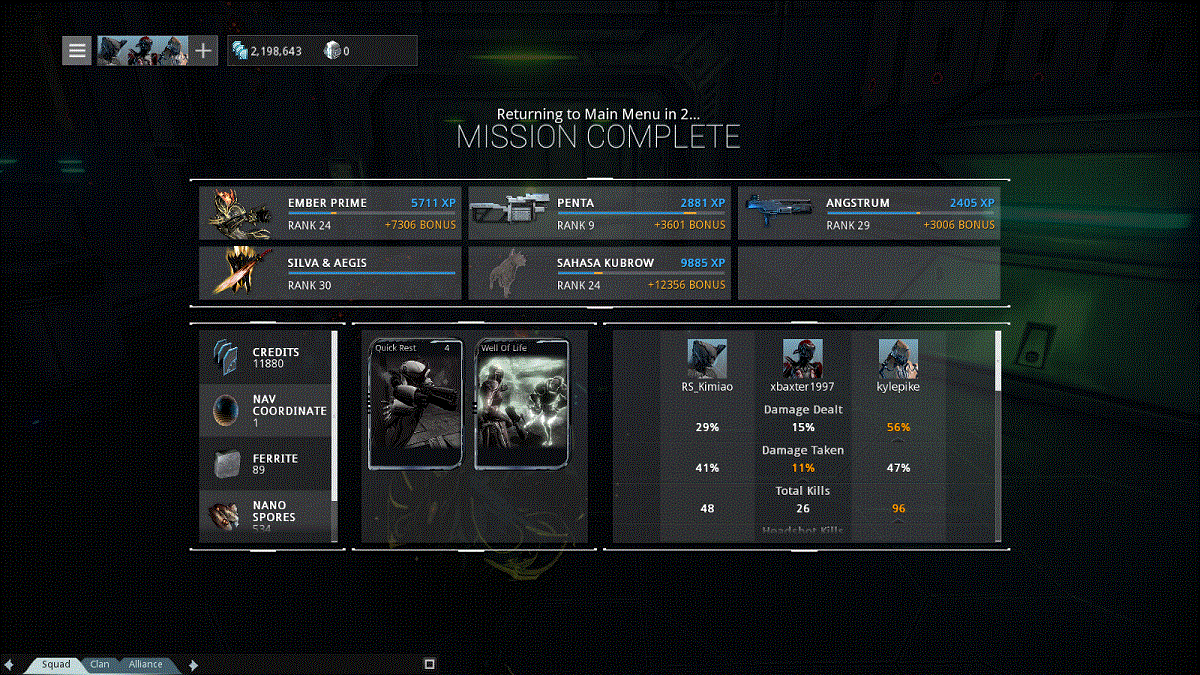Select the Ferrite reward row
Screen dimensions: 1200x675
click(265, 464)
